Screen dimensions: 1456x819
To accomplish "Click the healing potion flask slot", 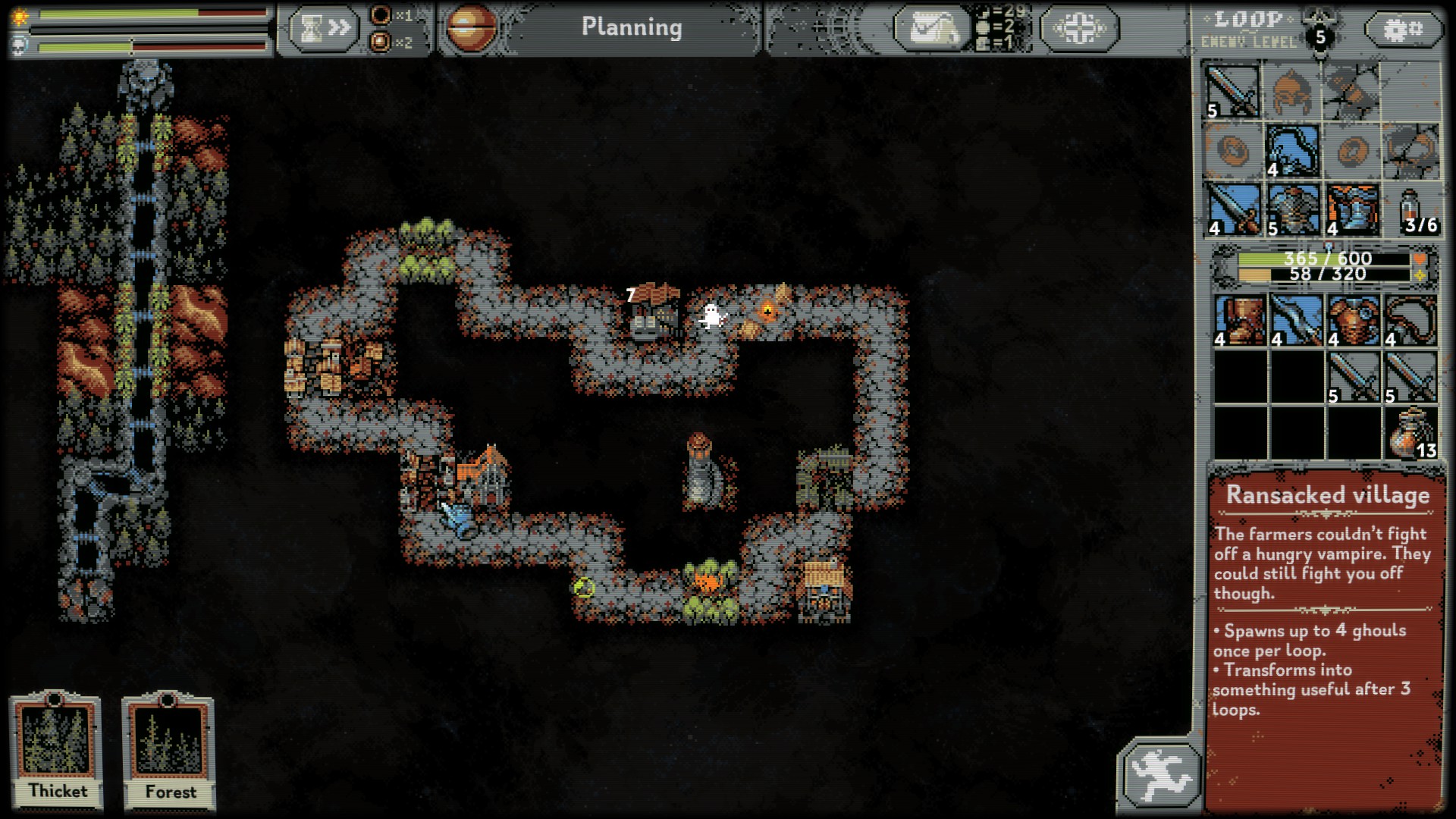I will click(1411, 209).
